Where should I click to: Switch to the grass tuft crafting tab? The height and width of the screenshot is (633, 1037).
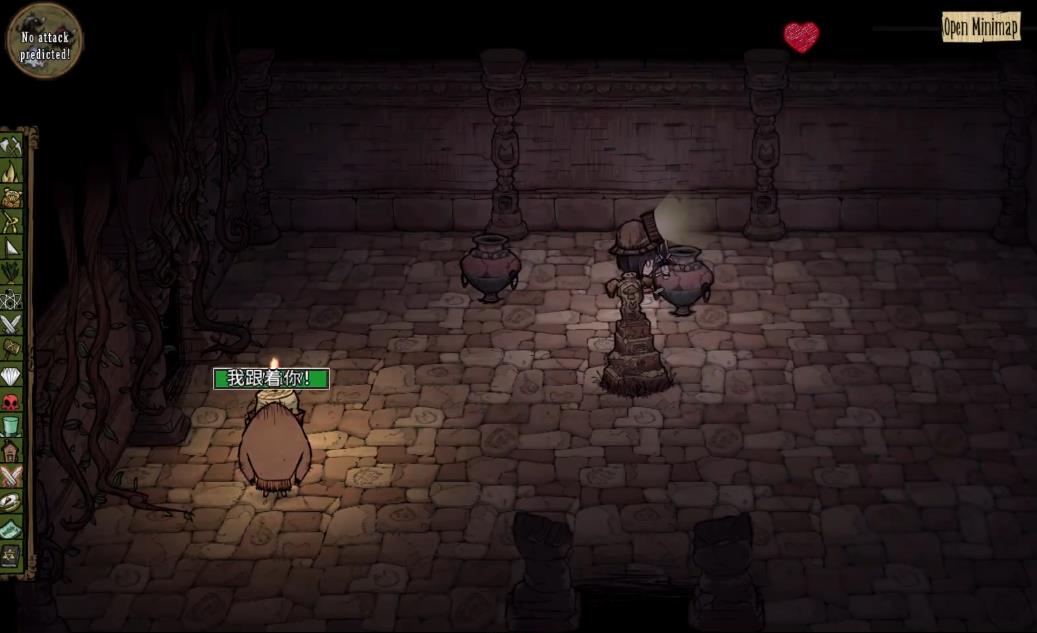click(x=11, y=272)
